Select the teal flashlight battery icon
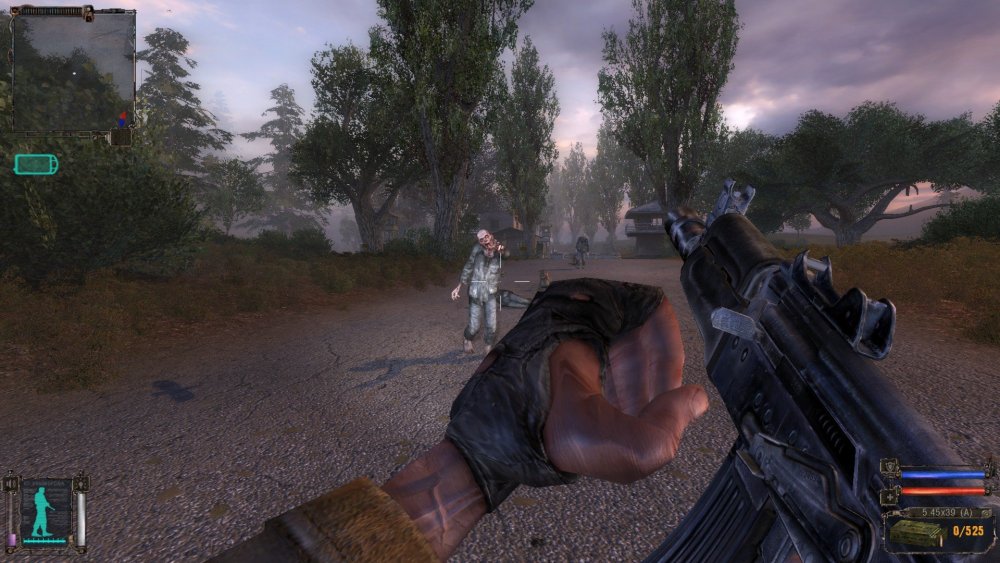Screen dimensions: 1000x563 [x=36, y=164]
